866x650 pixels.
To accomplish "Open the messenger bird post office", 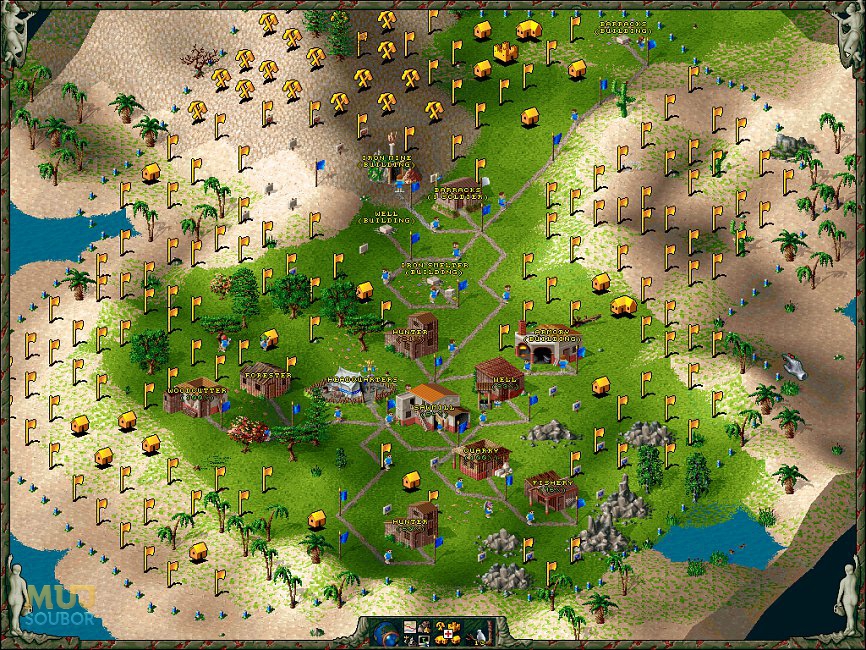I will coord(481,633).
